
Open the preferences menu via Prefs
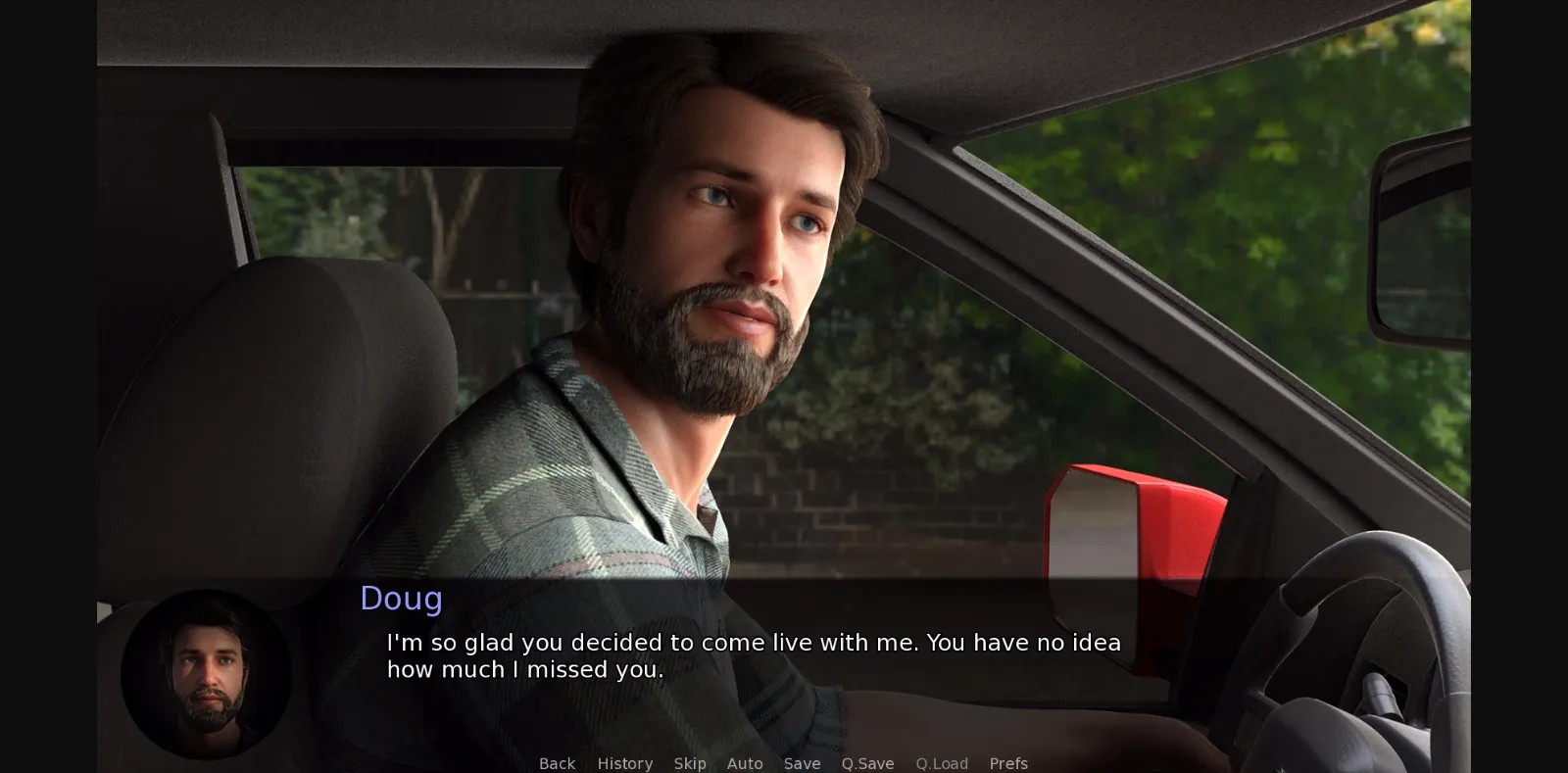[x=1008, y=763]
